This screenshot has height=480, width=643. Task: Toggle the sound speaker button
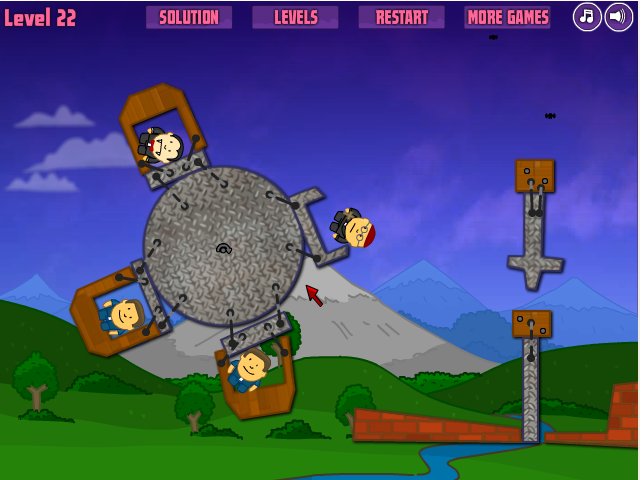tap(619, 17)
